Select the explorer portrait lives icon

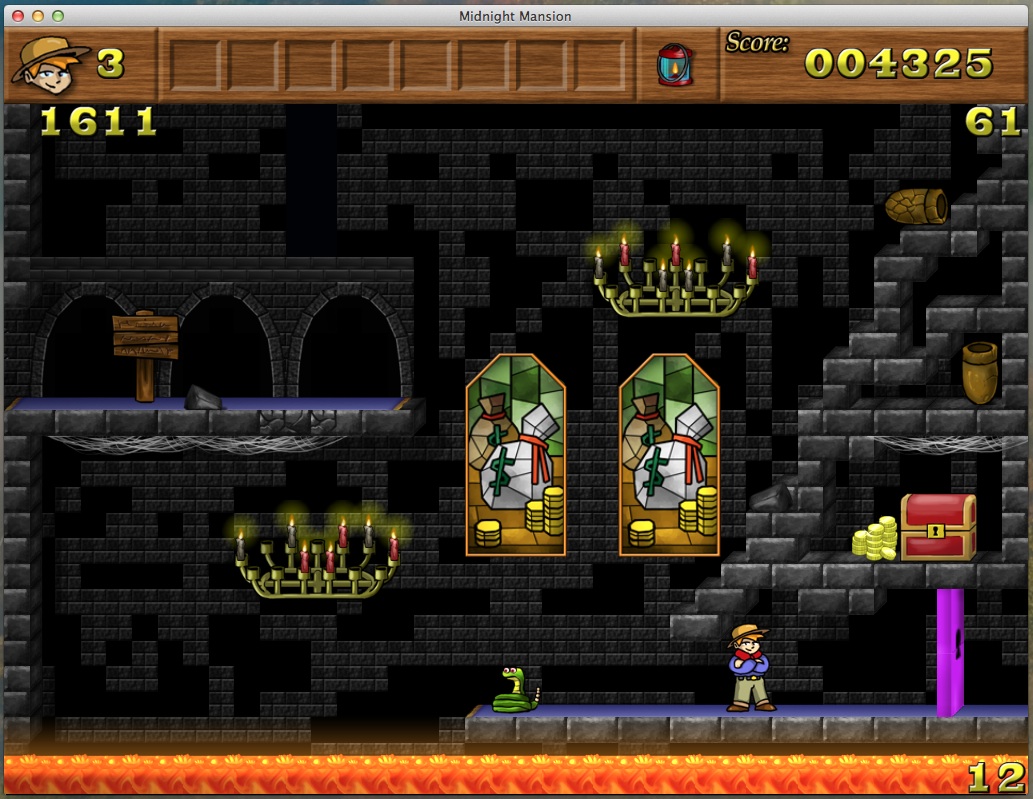tap(49, 63)
